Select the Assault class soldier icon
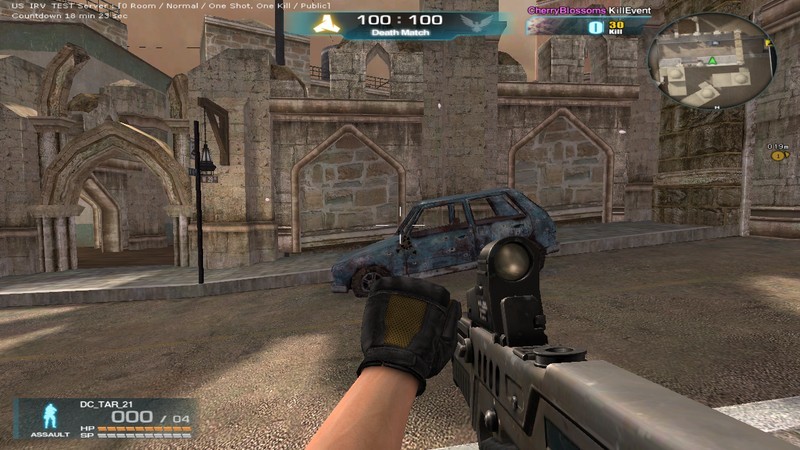 [47, 415]
